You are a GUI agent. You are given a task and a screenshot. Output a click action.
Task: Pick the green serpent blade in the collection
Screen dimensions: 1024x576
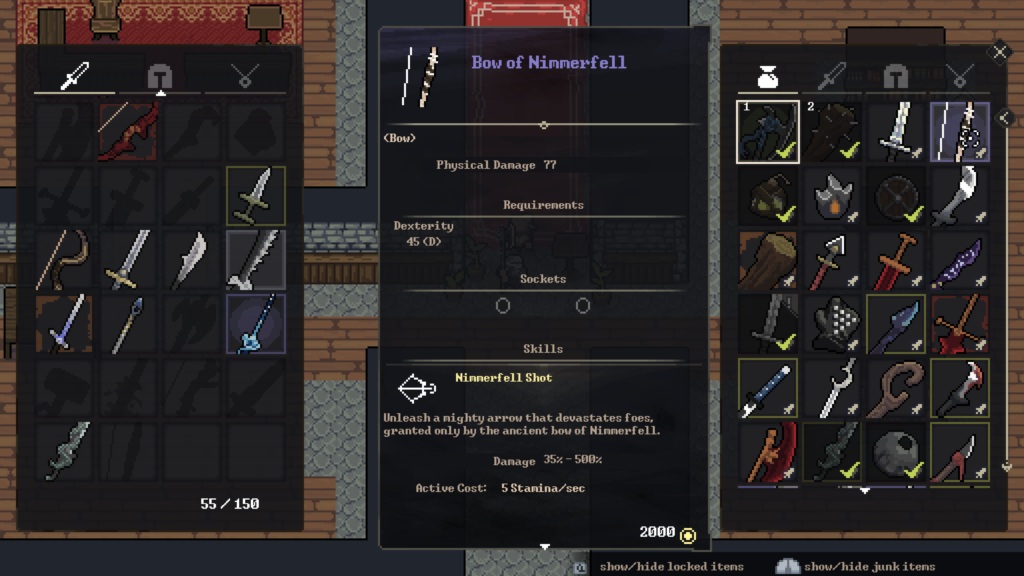point(64,451)
